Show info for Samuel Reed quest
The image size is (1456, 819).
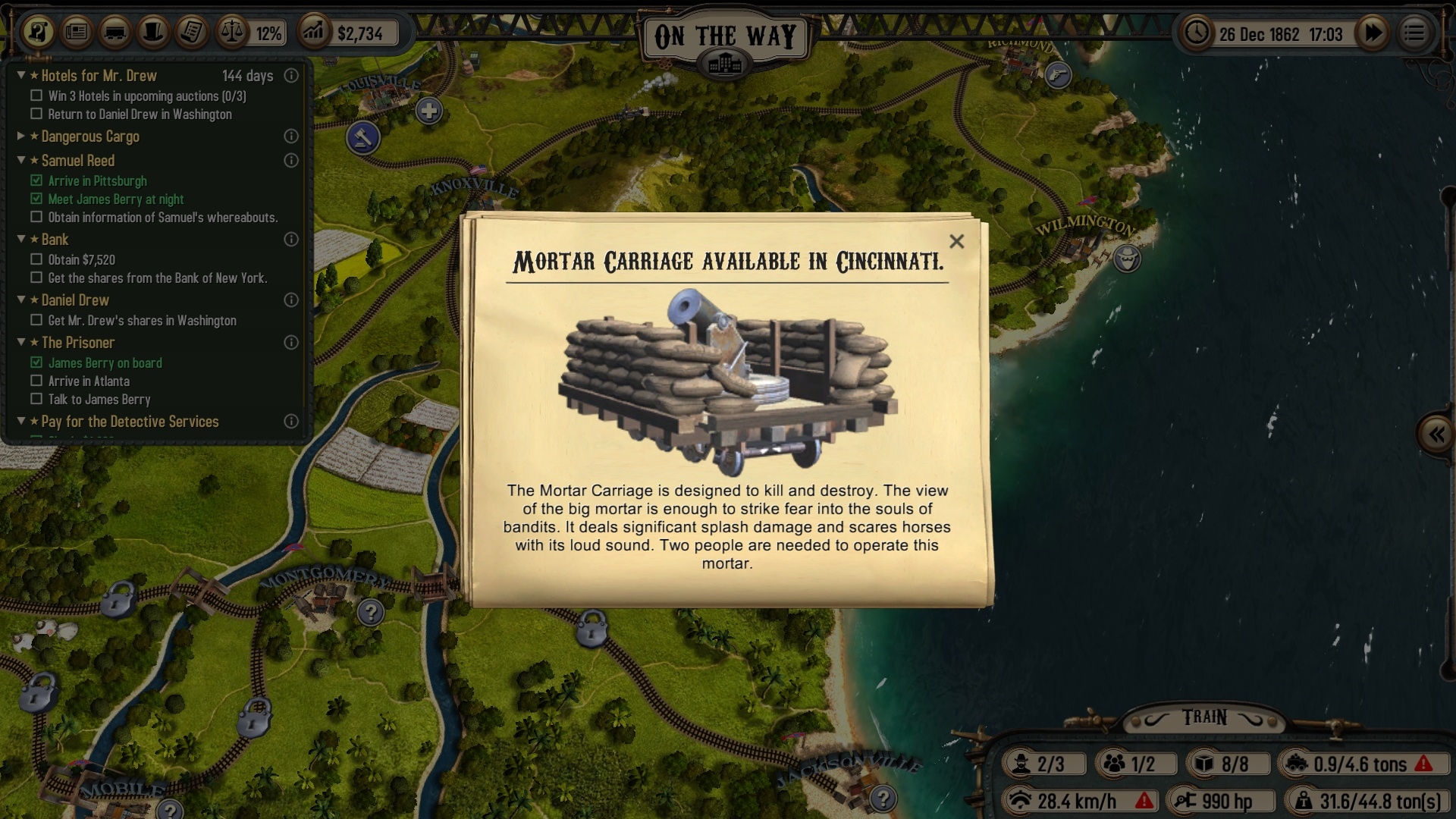tap(290, 161)
